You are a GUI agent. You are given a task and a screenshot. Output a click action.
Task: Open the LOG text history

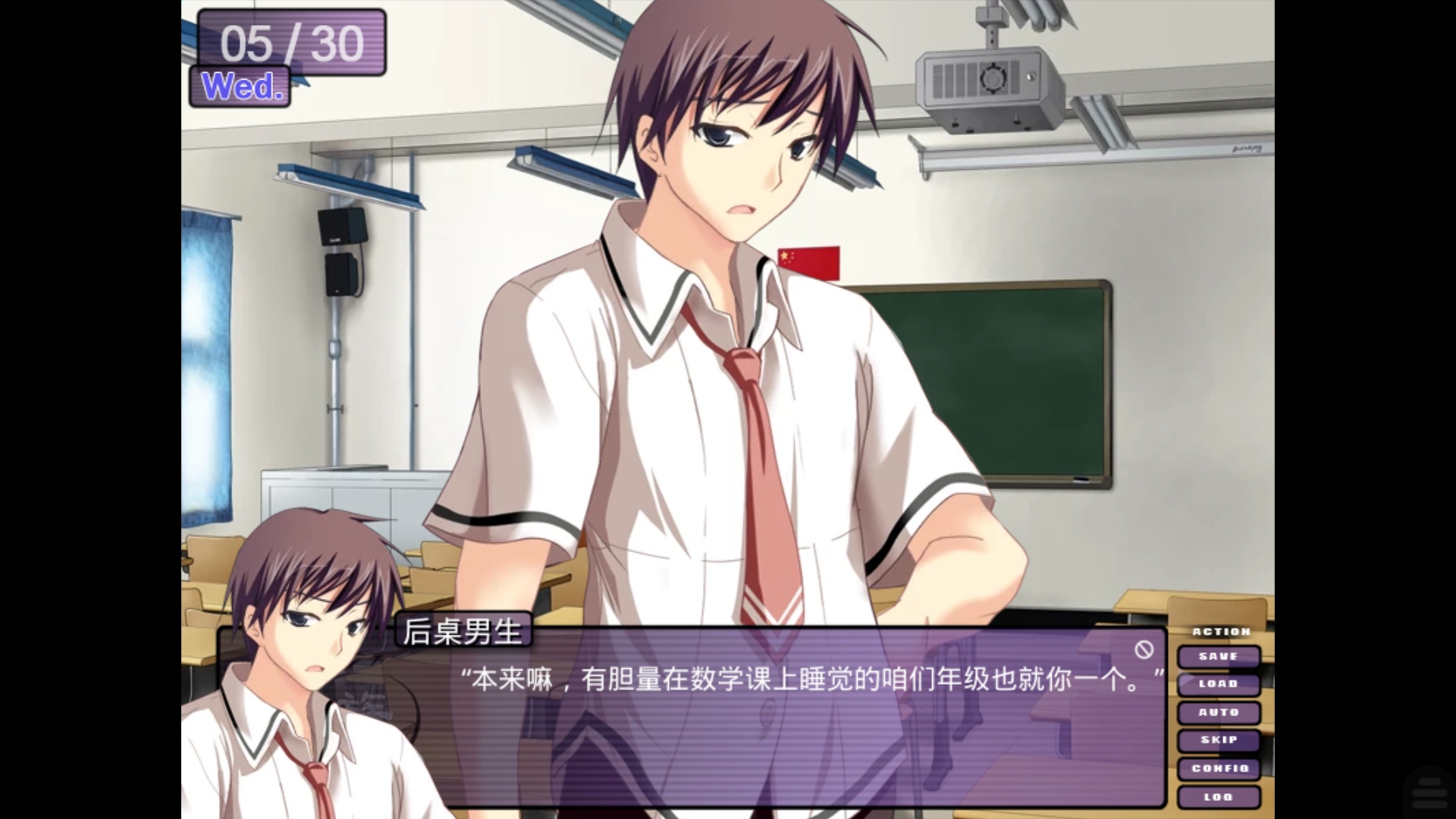click(x=1219, y=796)
